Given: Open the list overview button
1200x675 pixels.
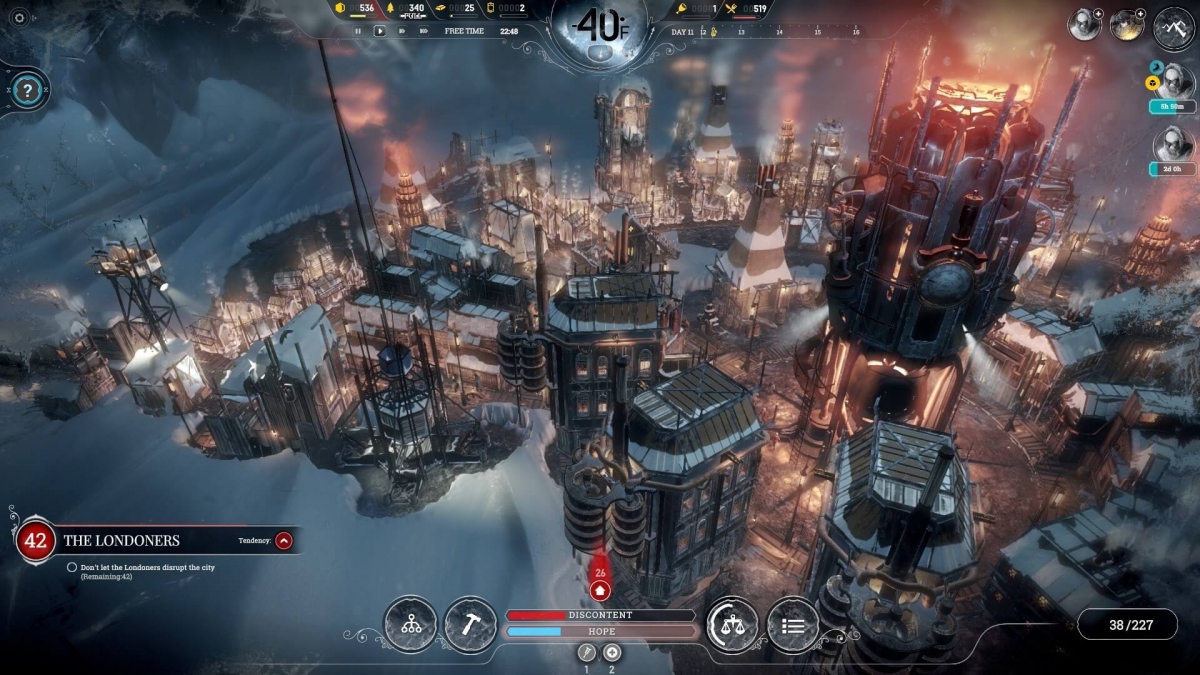Looking at the screenshot, I should [793, 625].
